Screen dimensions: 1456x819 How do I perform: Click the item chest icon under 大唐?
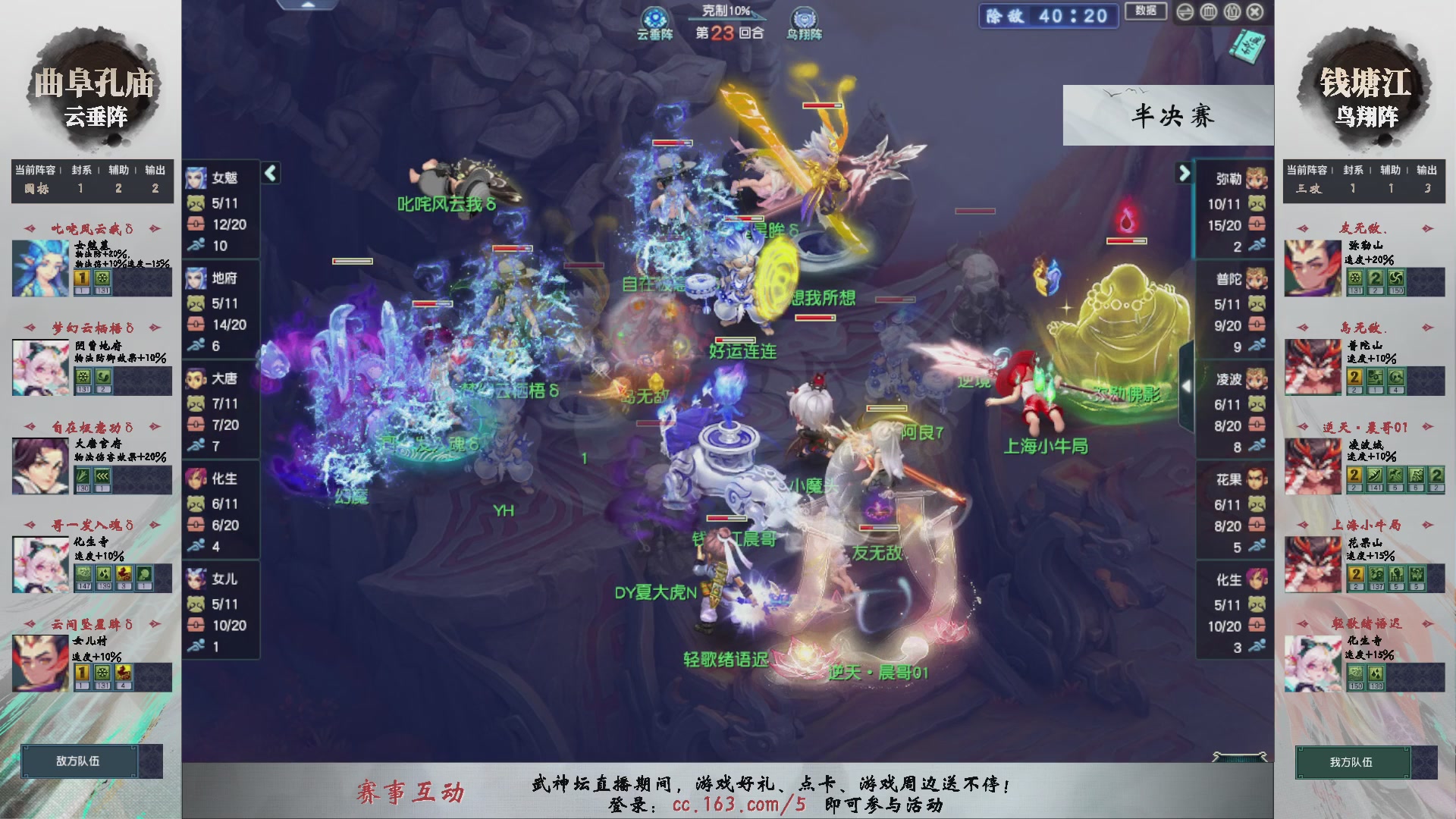click(x=196, y=425)
